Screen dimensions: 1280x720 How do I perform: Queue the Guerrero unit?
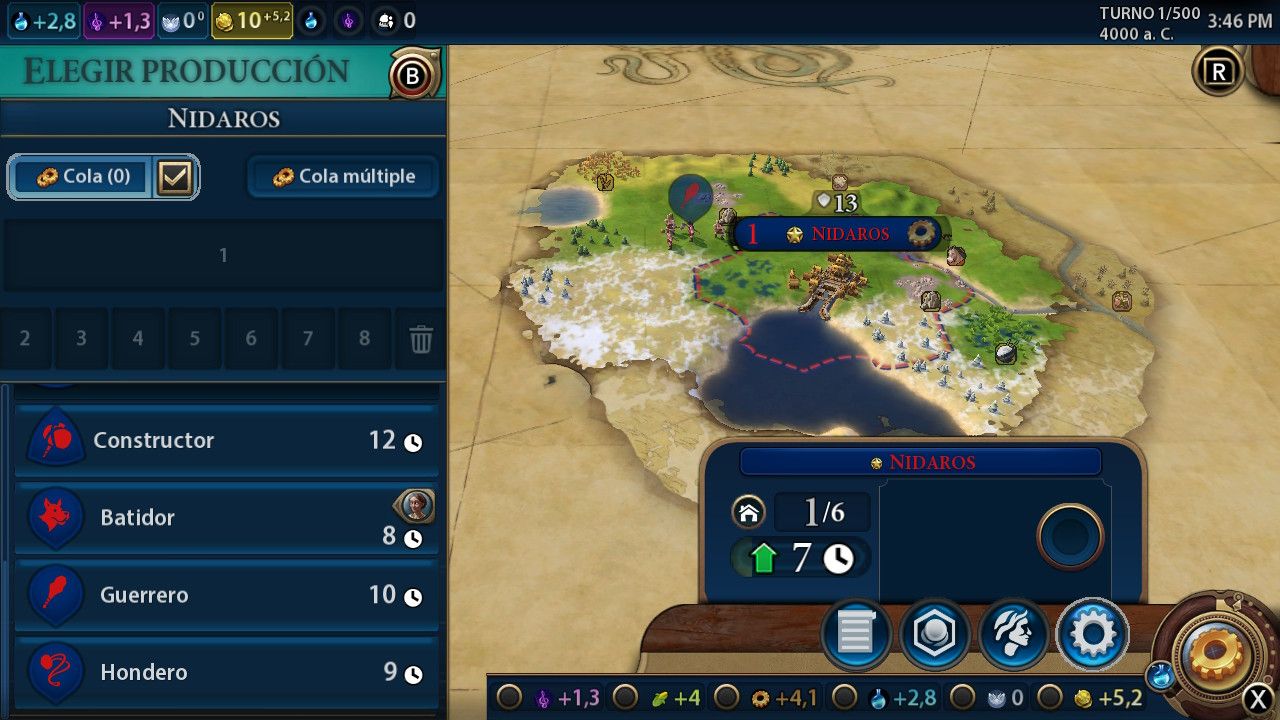pos(226,595)
